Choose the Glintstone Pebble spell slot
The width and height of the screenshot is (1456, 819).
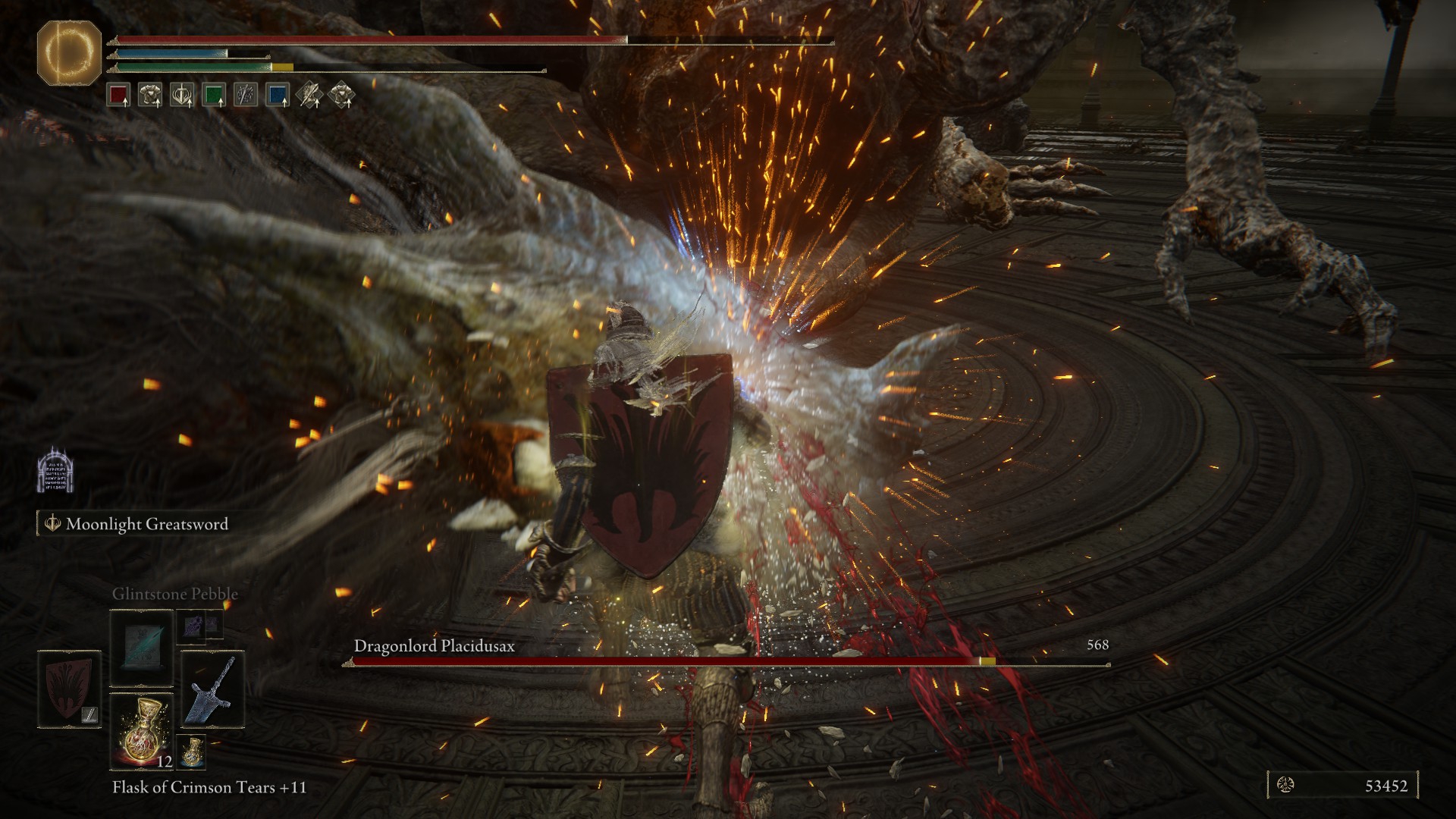tap(142, 647)
